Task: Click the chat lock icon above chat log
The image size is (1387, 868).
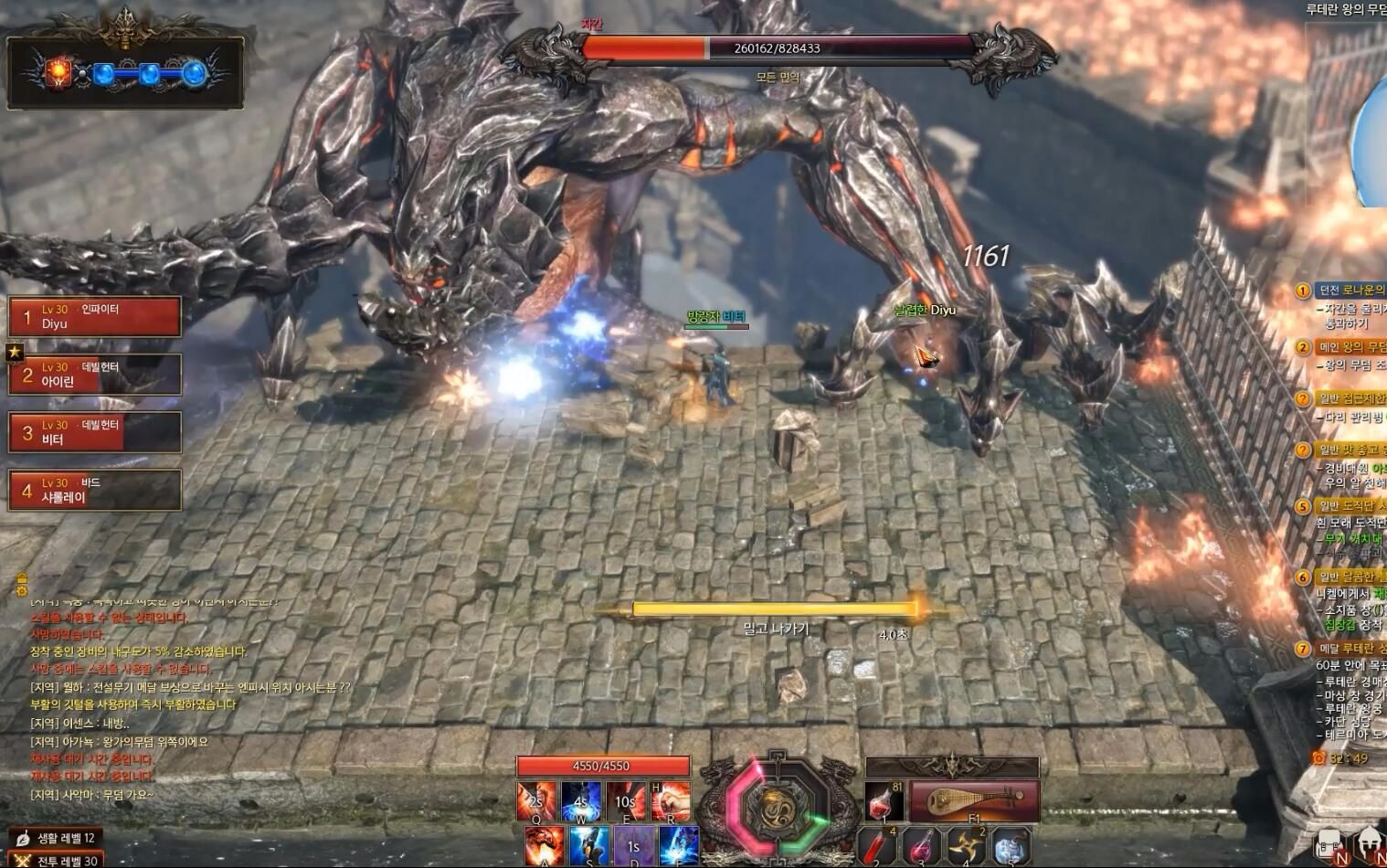Action: (x=22, y=578)
